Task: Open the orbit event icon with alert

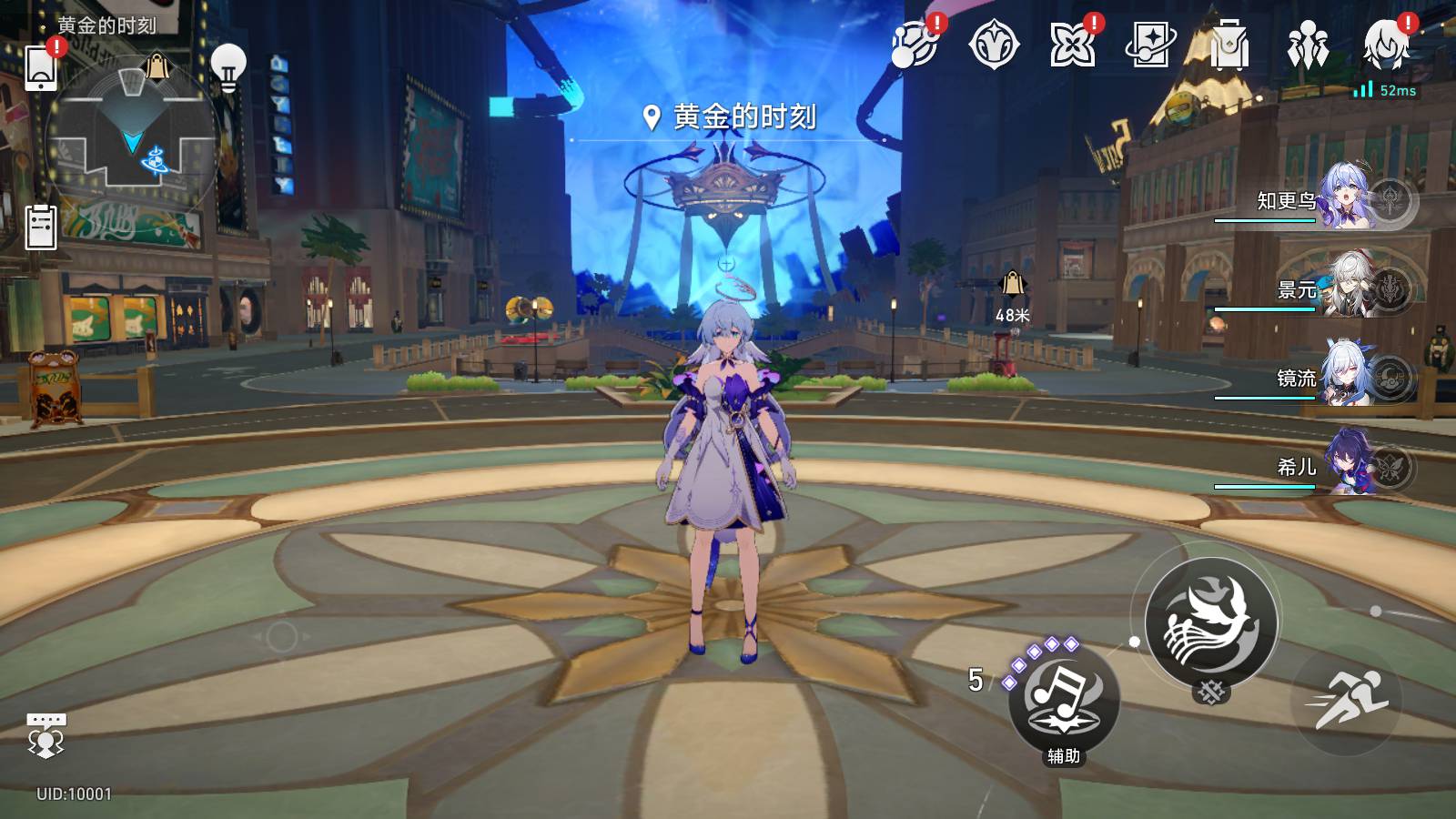Action: (915, 45)
